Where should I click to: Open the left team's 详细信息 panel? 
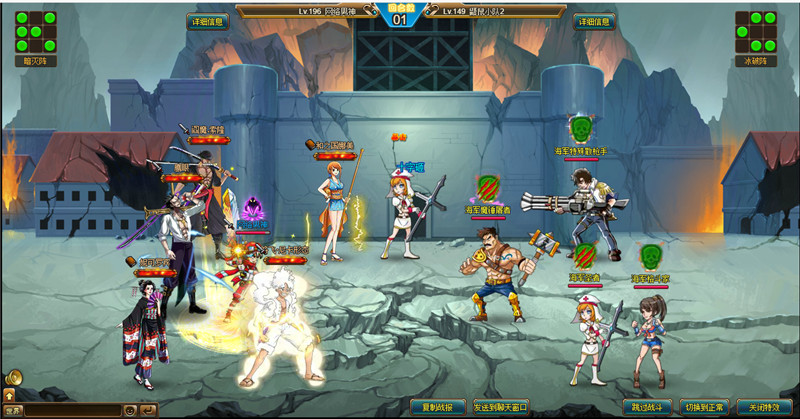click(207, 21)
